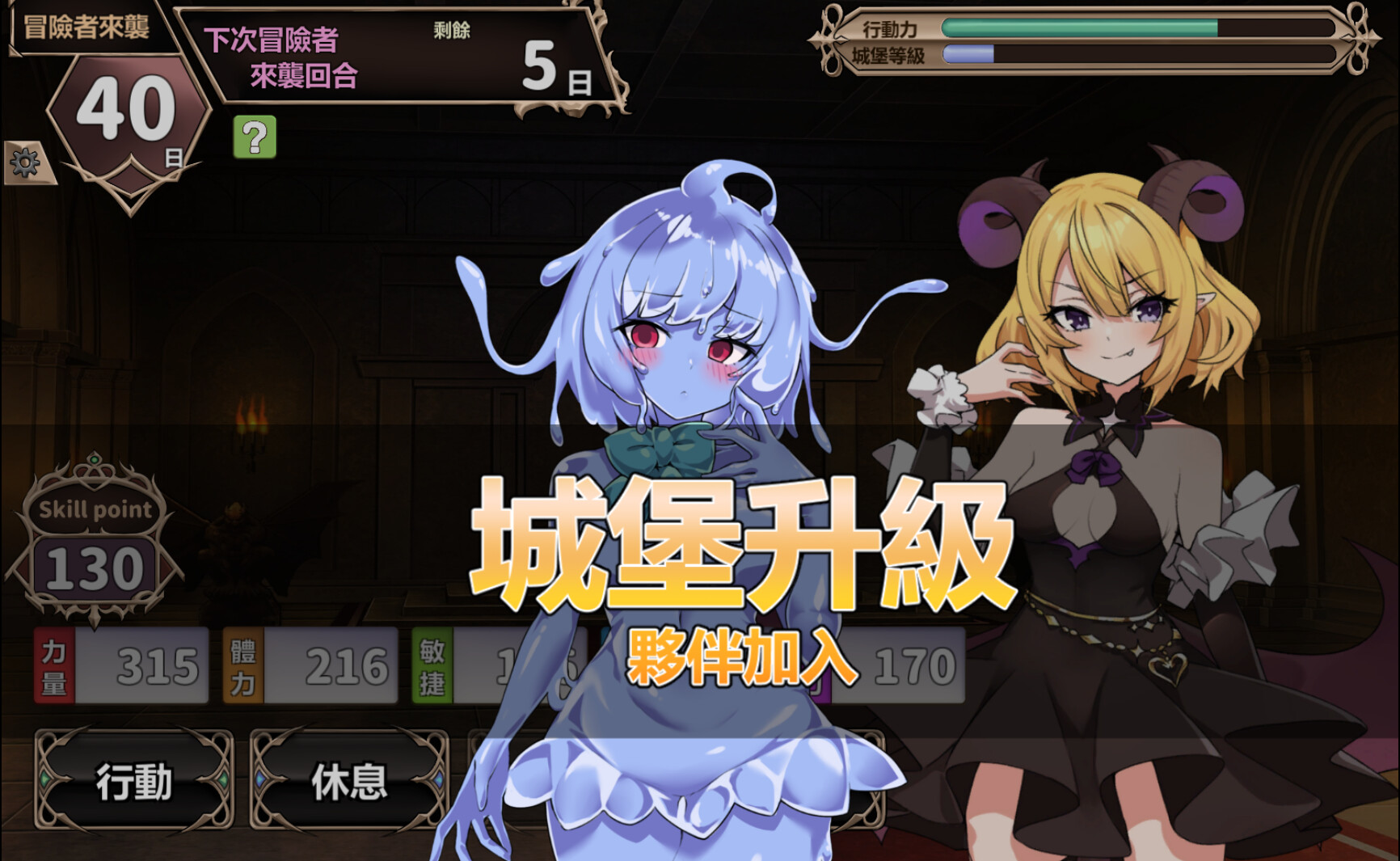Click the Skill point emblem showing 130

pyautogui.click(x=94, y=564)
